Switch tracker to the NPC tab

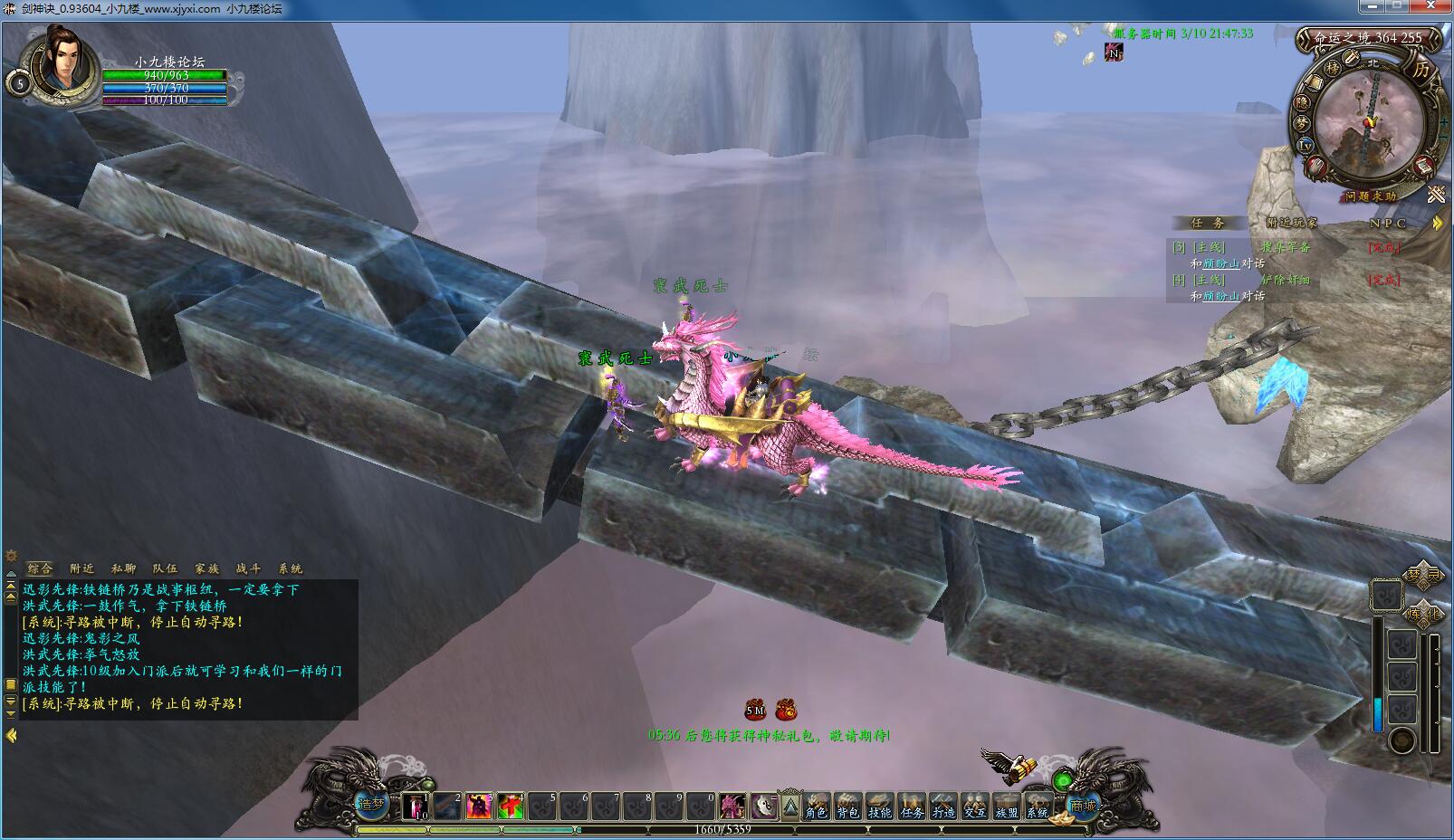(1387, 223)
